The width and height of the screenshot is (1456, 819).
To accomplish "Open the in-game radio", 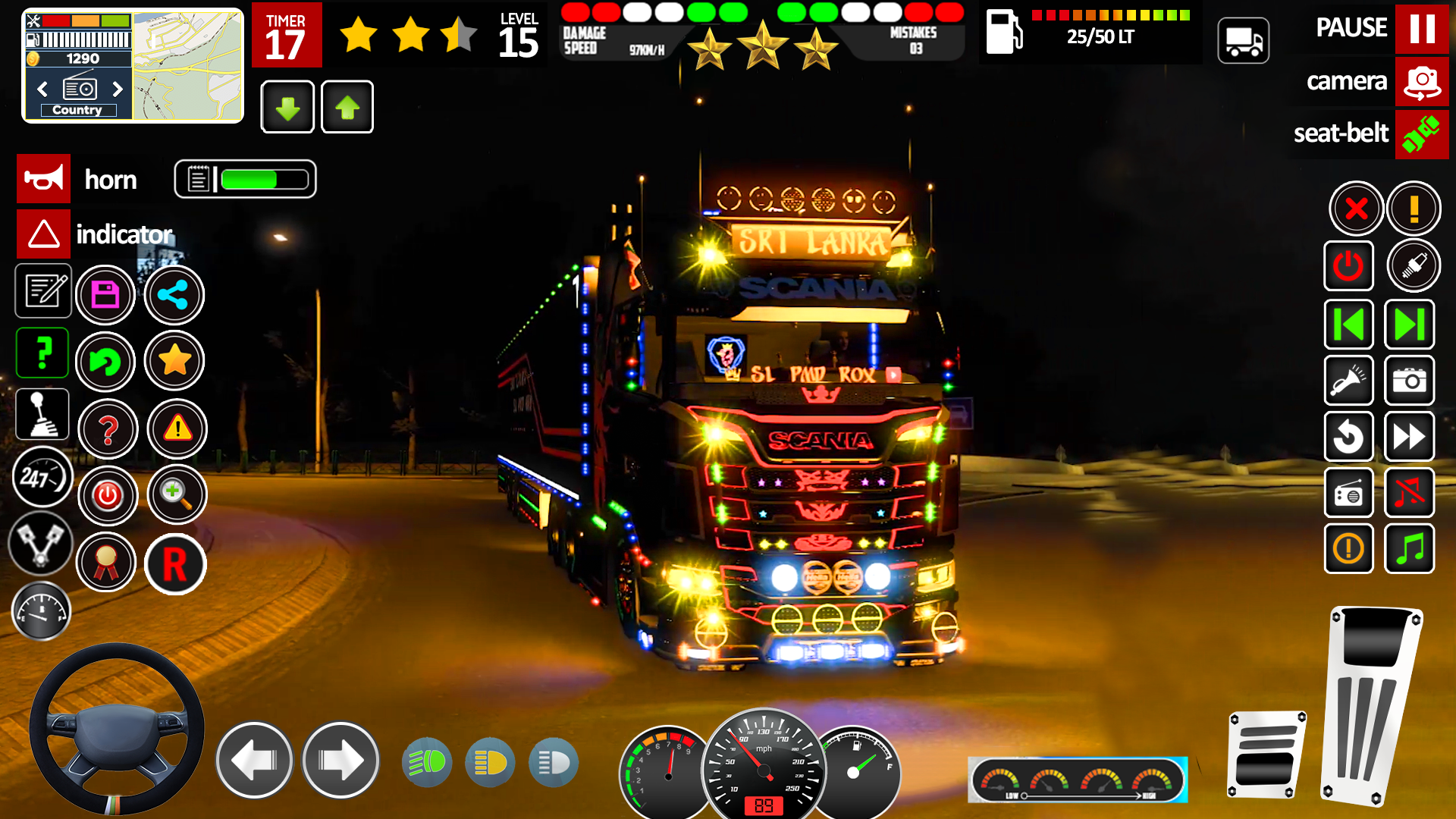I will (x=1349, y=492).
